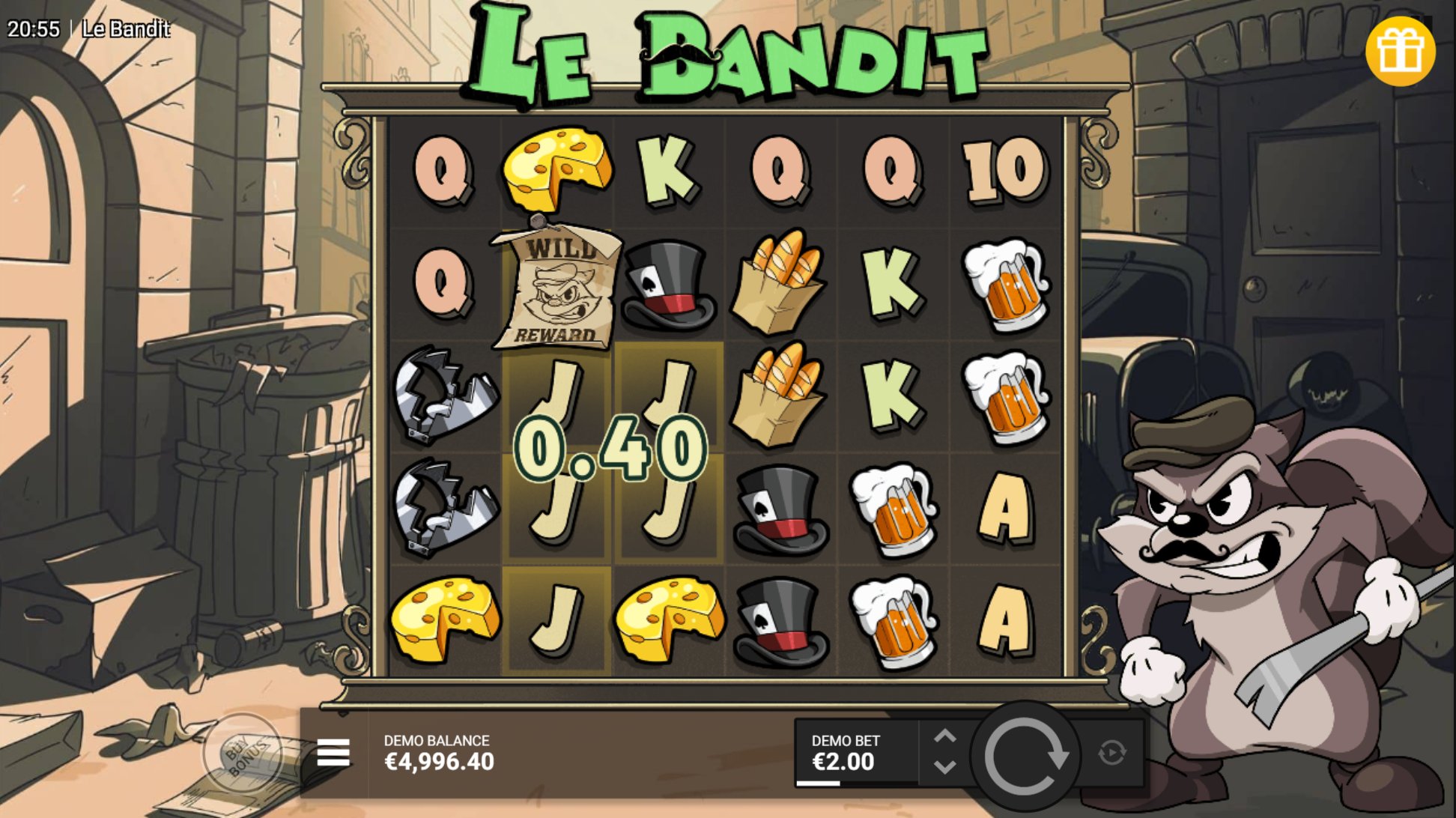Increase the bet with the up chevron
The image size is (1456, 818).
947,734
